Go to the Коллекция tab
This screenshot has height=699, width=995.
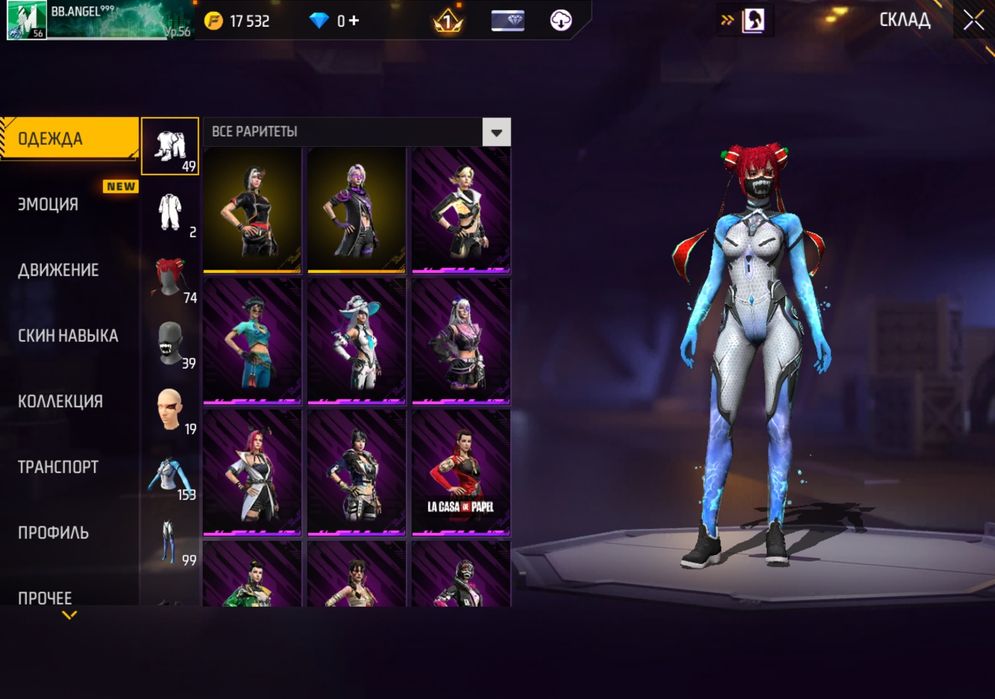tap(60, 401)
